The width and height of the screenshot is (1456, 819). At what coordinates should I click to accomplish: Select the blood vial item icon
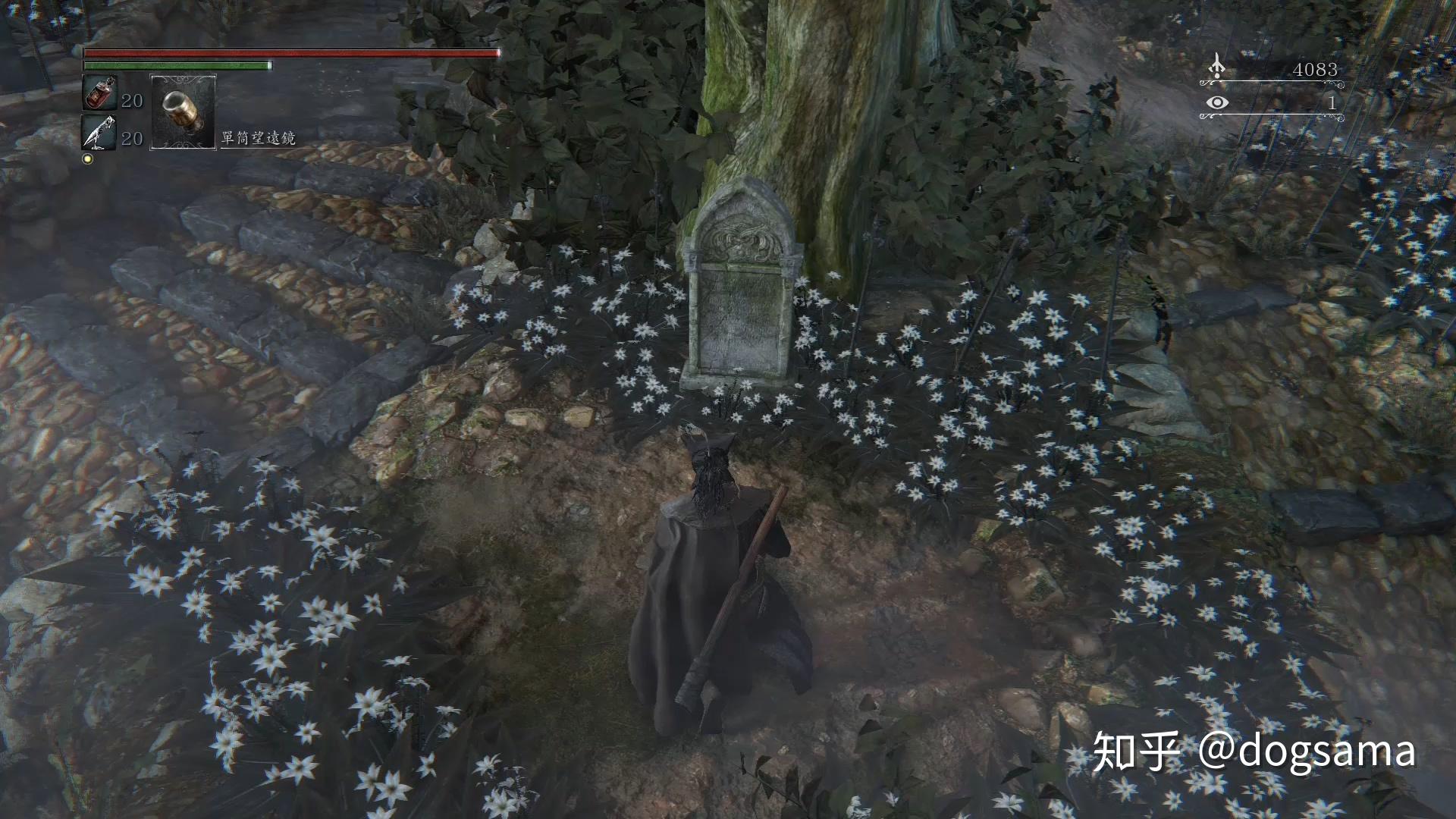click(99, 93)
